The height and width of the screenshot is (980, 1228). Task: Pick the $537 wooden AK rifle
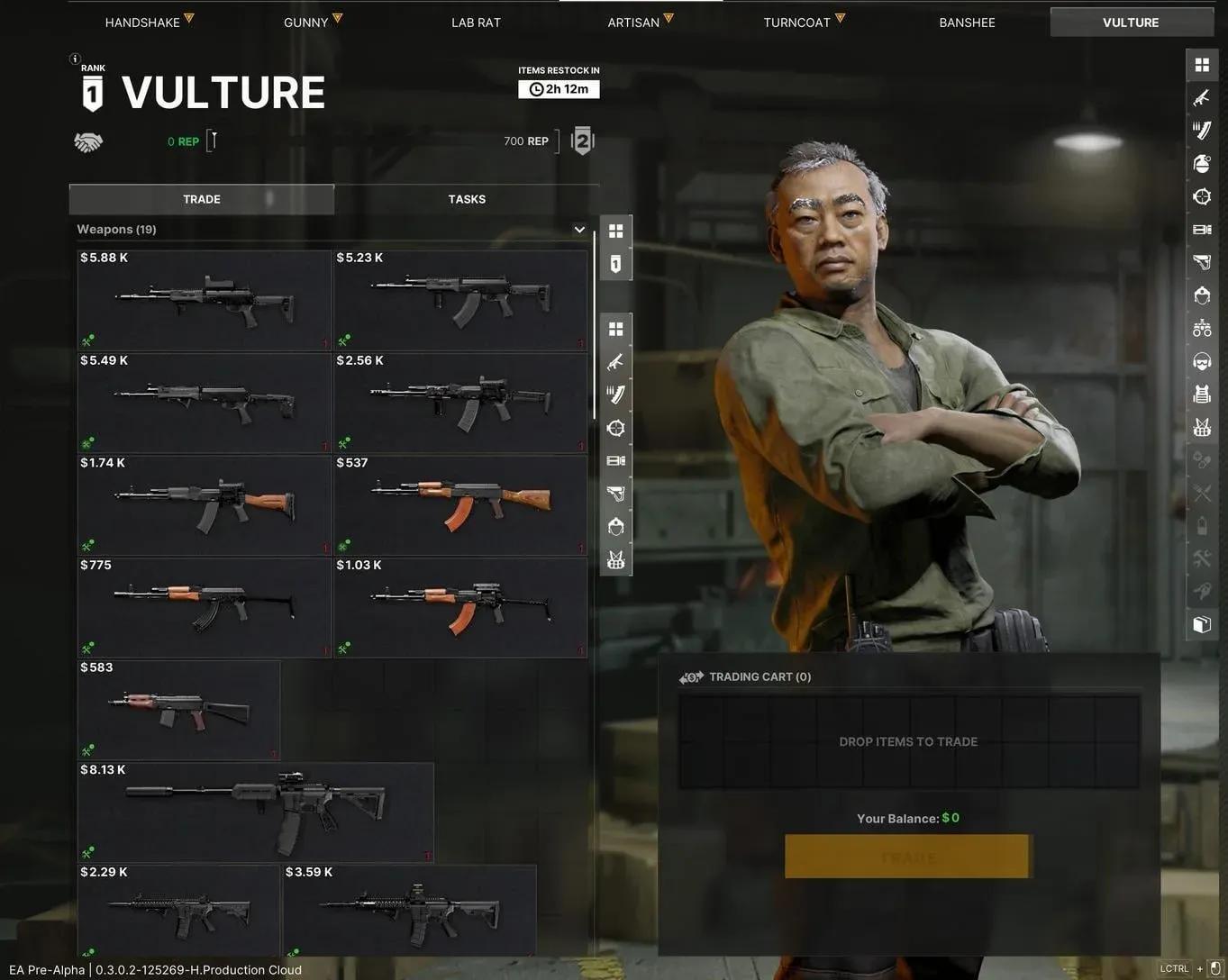coord(460,505)
